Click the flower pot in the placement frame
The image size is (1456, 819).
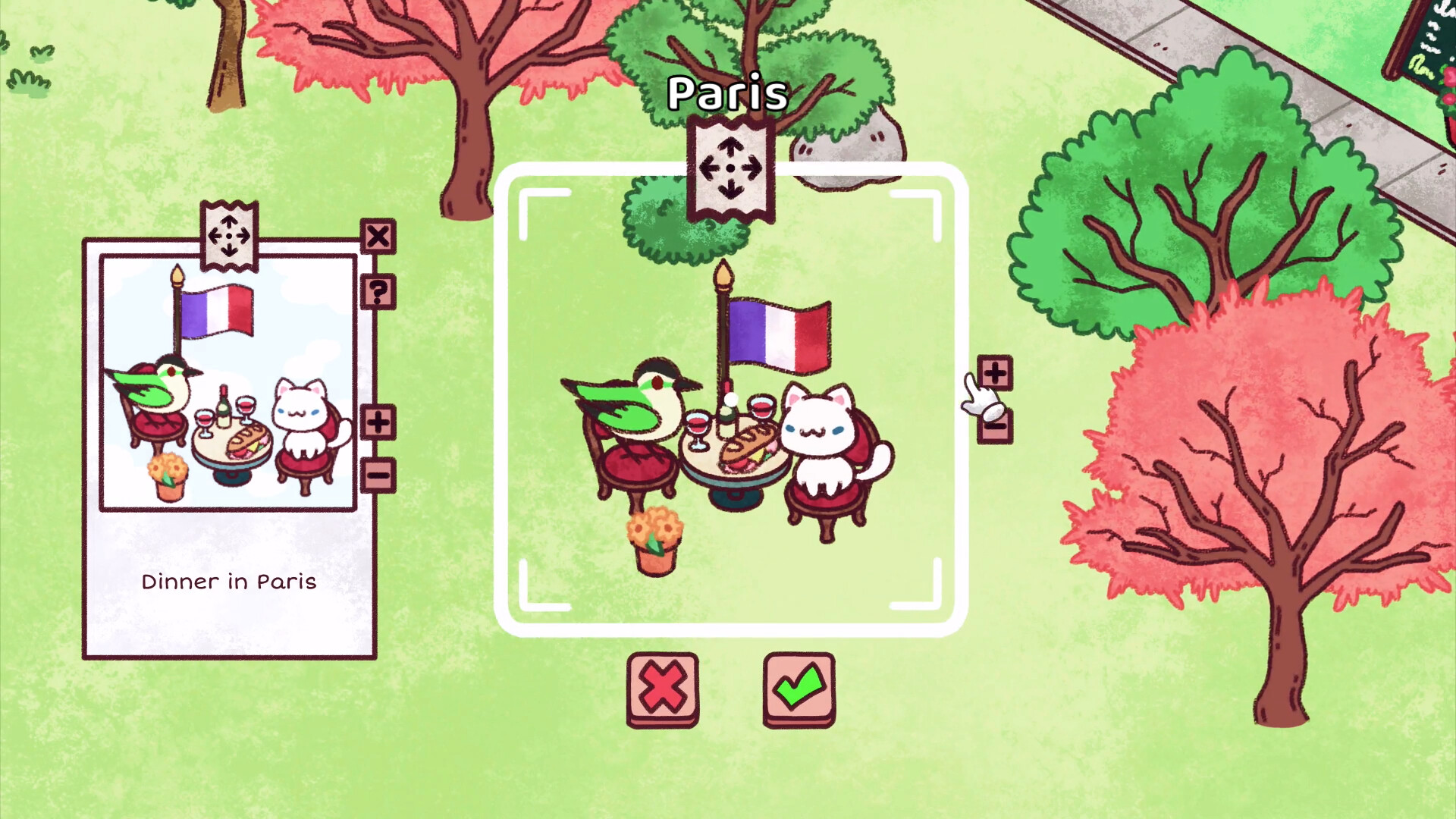[x=654, y=538]
